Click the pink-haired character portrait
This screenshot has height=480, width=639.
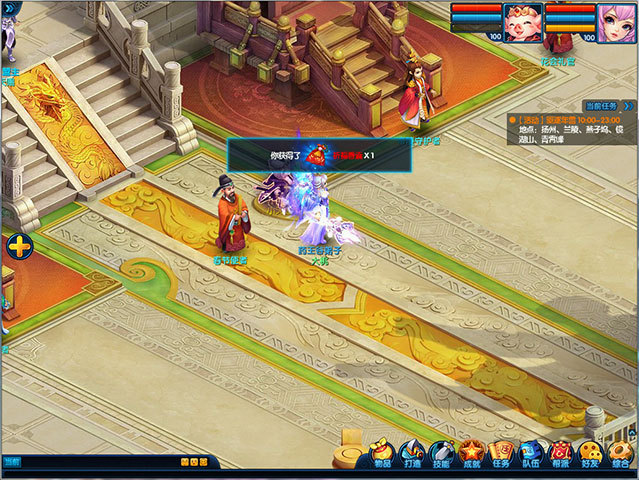(x=615, y=18)
